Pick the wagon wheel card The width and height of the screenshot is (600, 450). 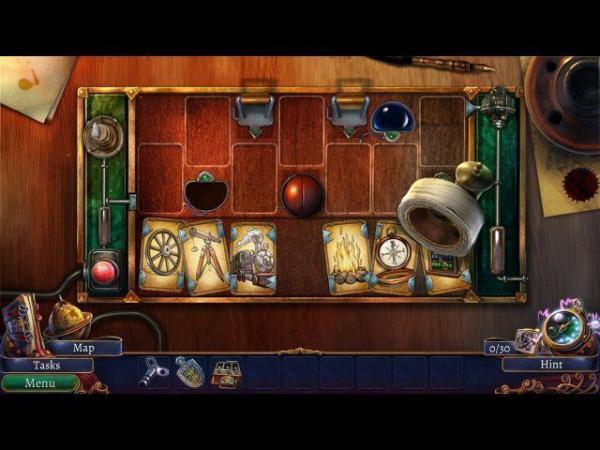coord(160,255)
